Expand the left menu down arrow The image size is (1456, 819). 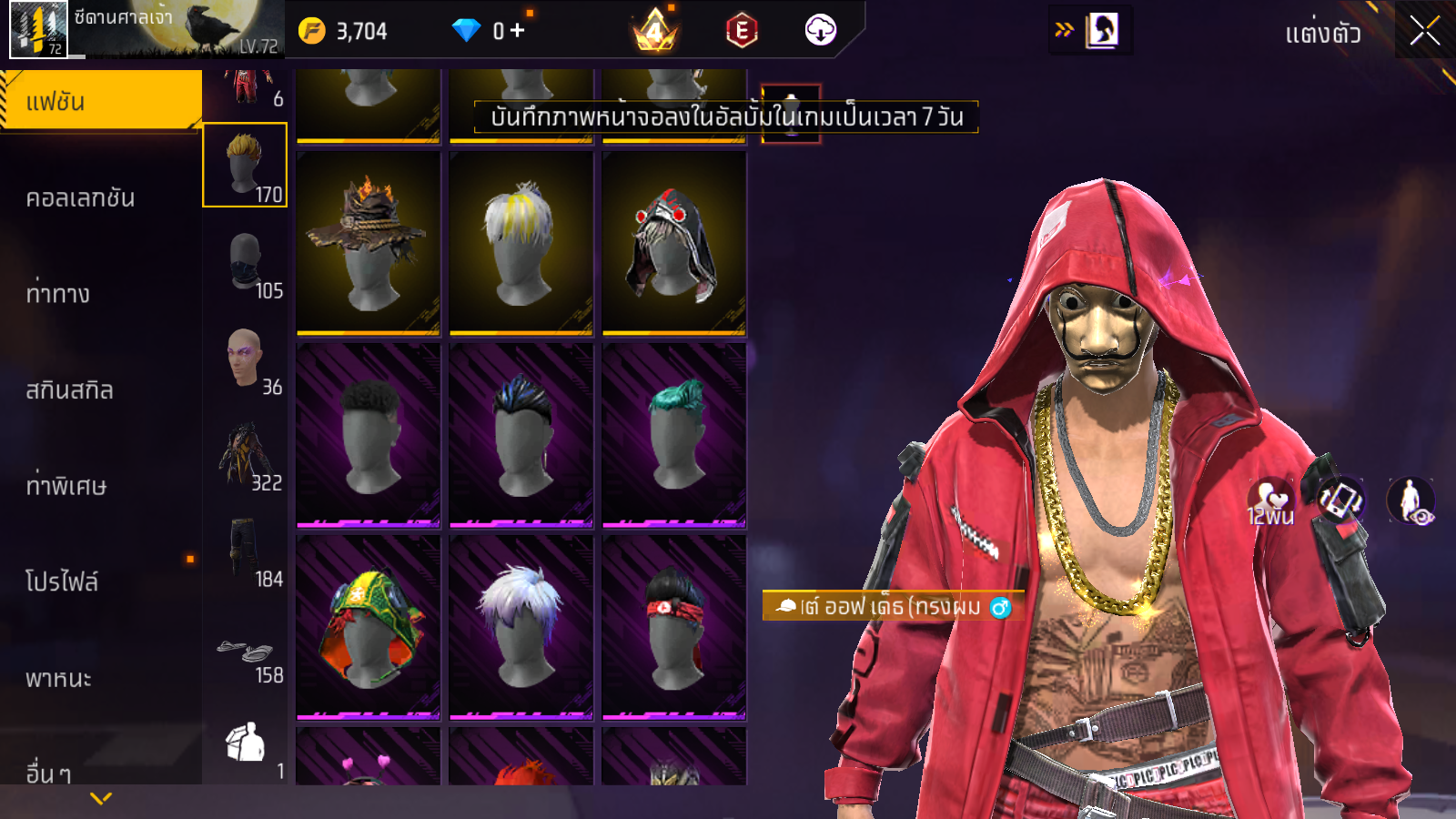101,798
